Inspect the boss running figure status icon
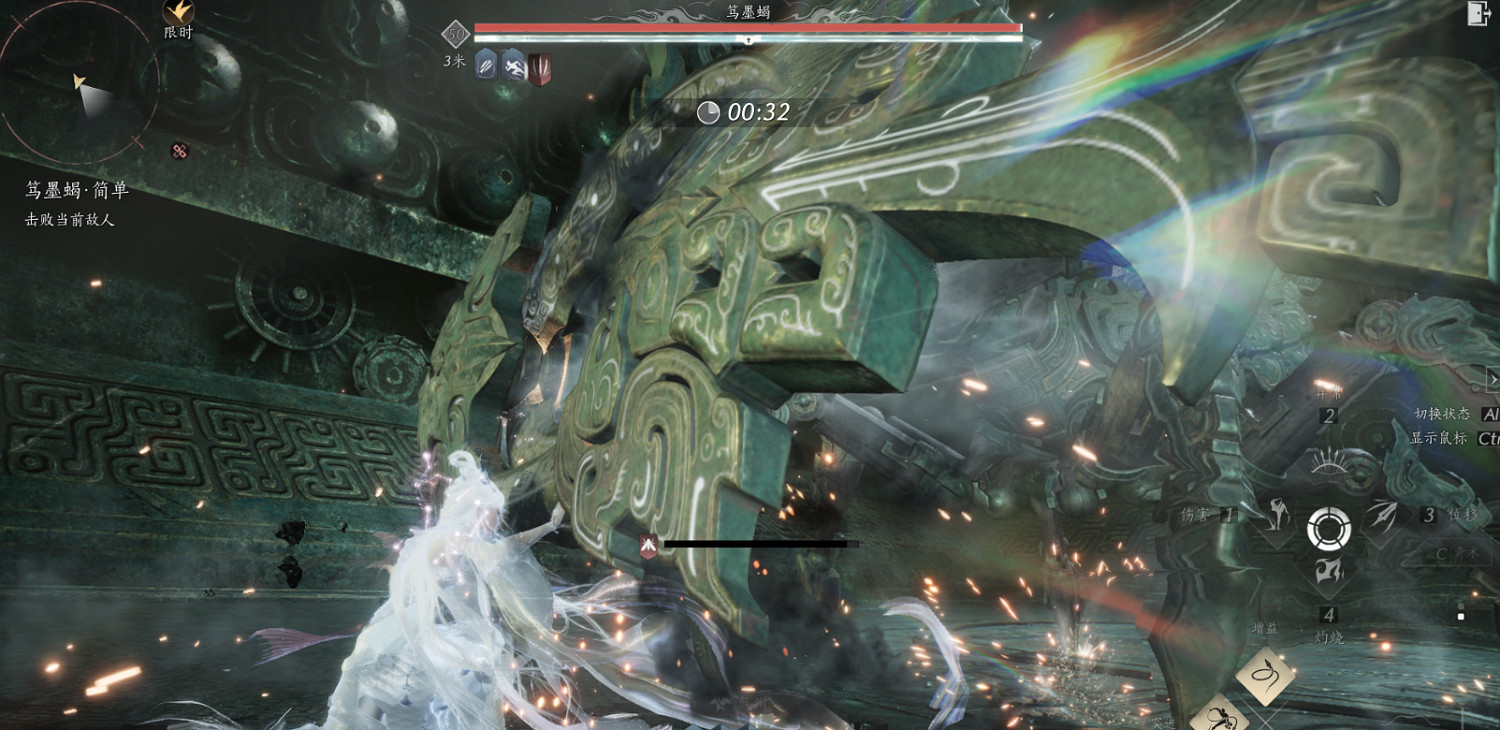This screenshot has width=1500, height=730. (x=513, y=66)
